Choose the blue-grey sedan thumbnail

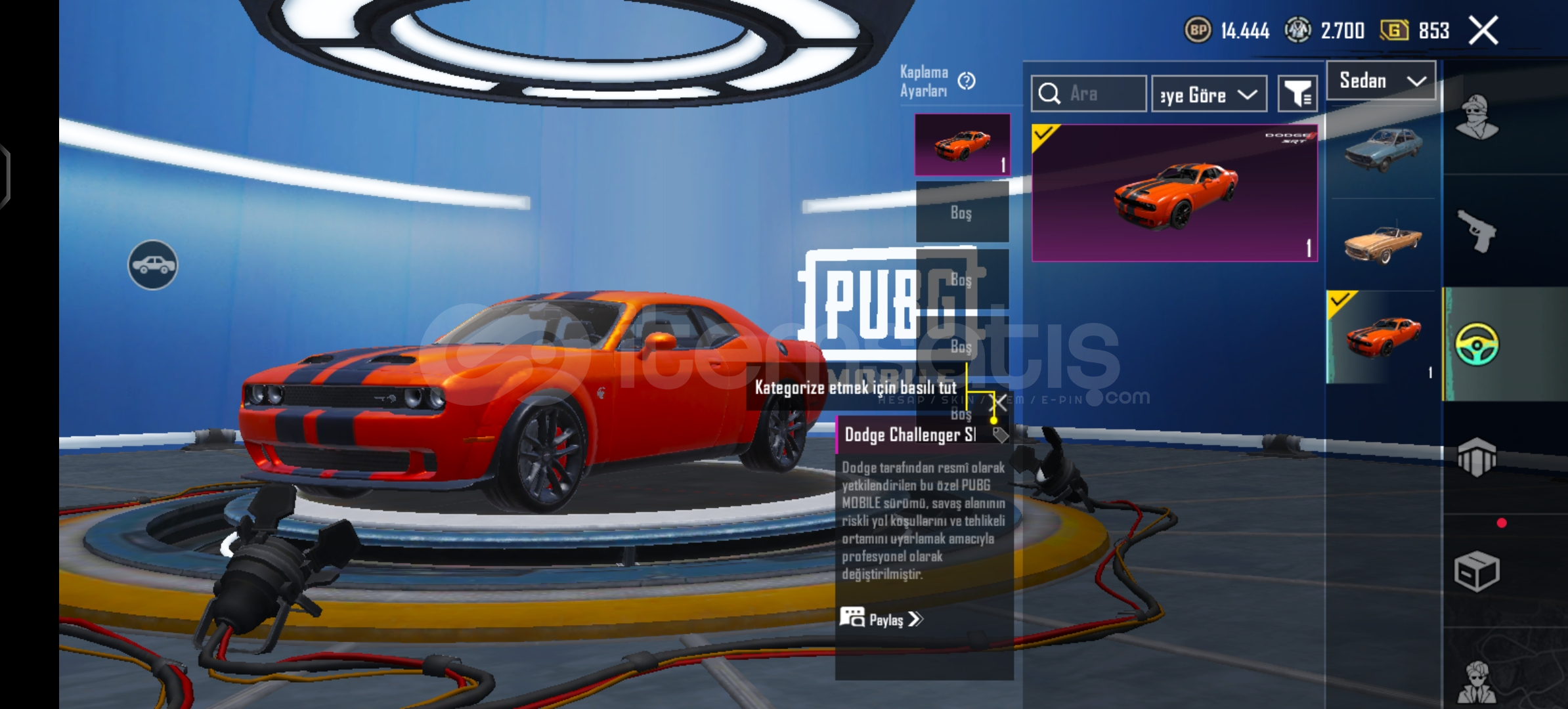[1382, 150]
